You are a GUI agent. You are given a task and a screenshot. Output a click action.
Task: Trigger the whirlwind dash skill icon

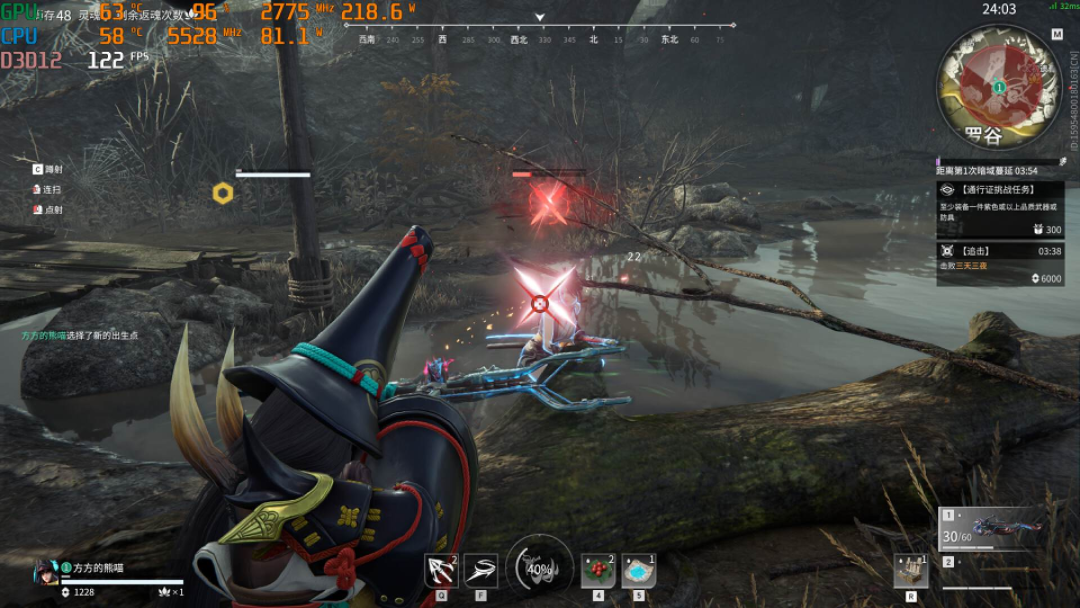pos(481,571)
